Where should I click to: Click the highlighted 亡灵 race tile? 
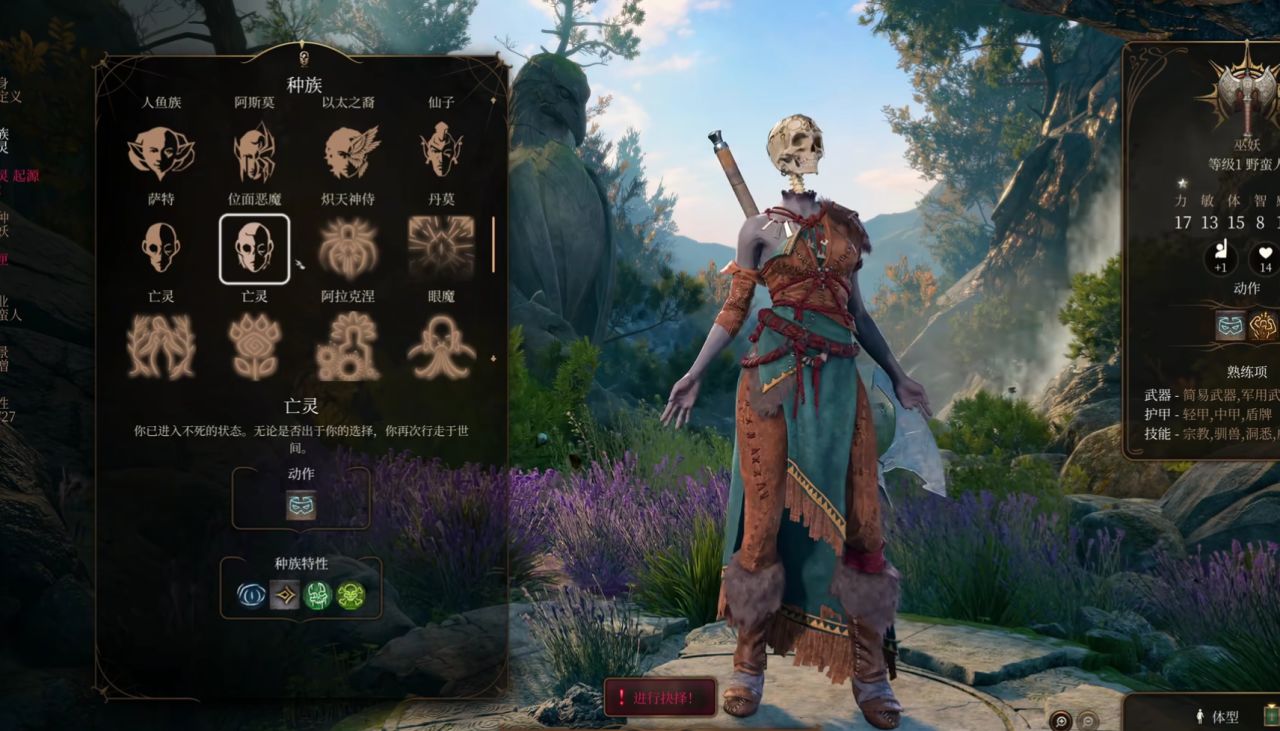click(x=255, y=248)
